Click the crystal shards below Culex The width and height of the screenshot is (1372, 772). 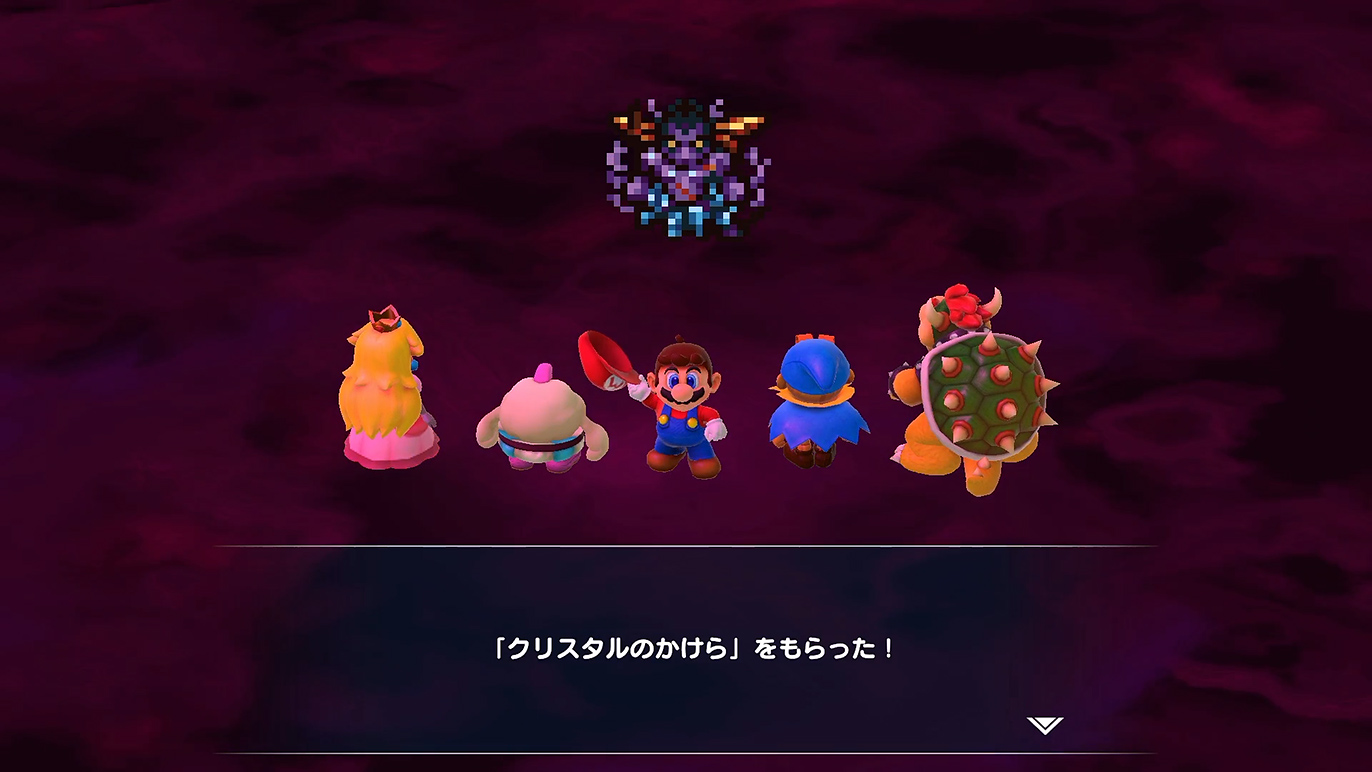[x=685, y=215]
